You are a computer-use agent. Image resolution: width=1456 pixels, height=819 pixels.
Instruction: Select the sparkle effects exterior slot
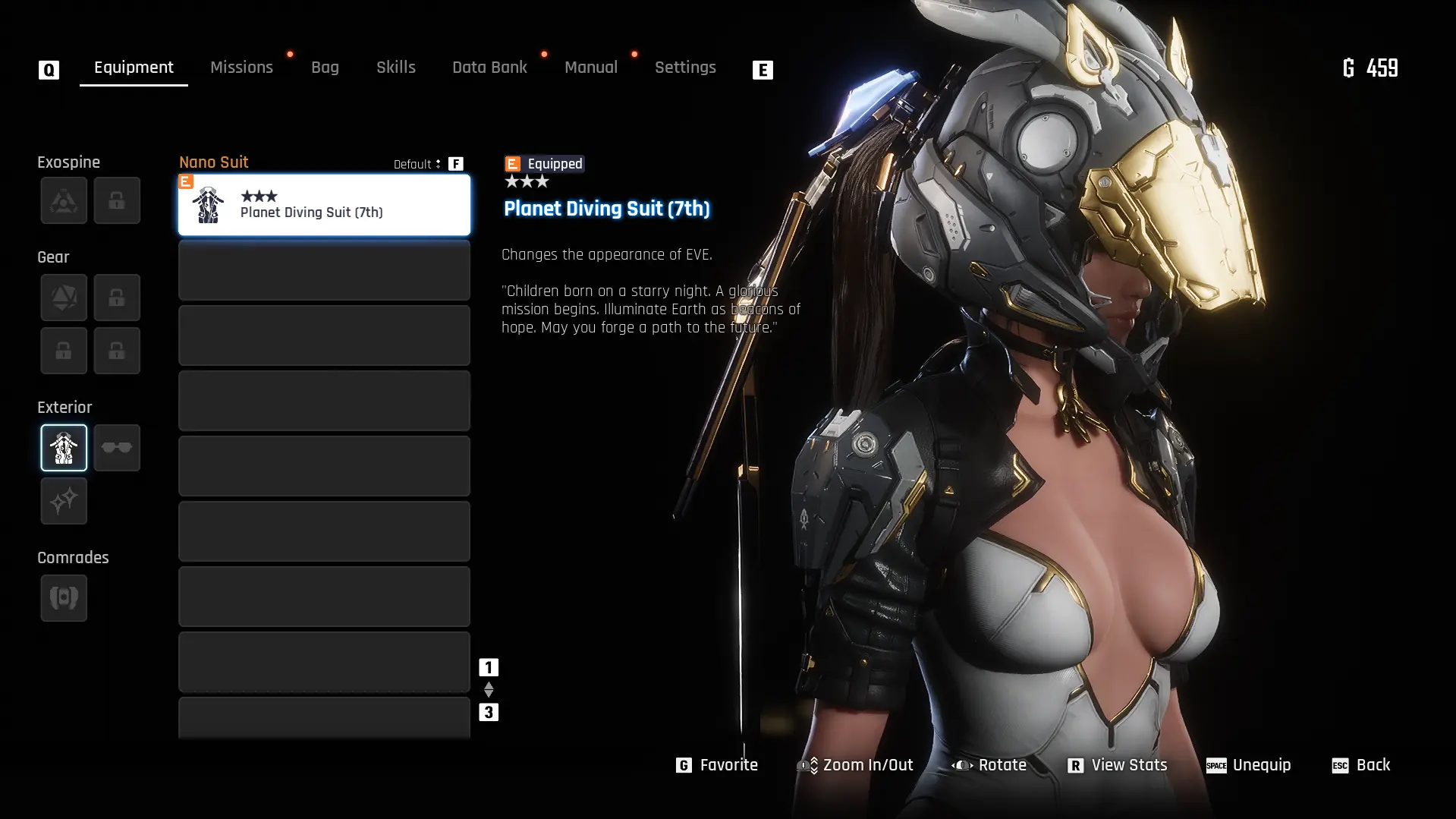64,501
